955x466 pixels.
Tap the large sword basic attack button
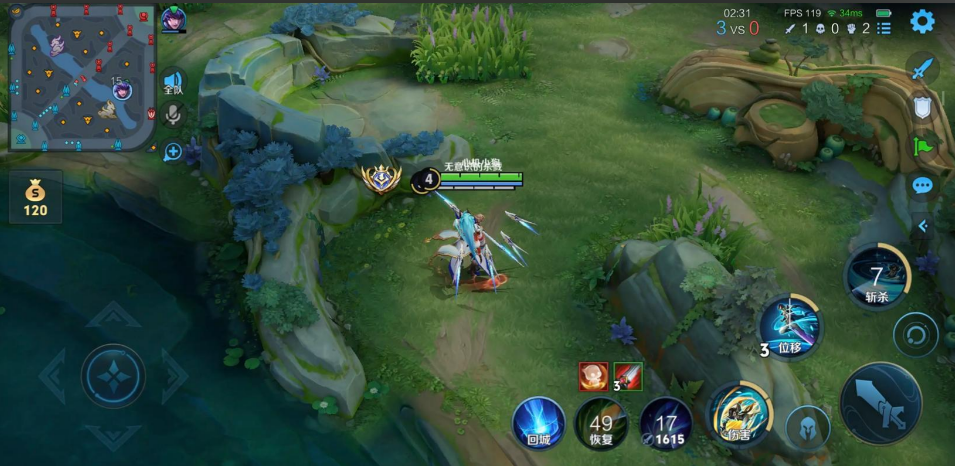881,402
